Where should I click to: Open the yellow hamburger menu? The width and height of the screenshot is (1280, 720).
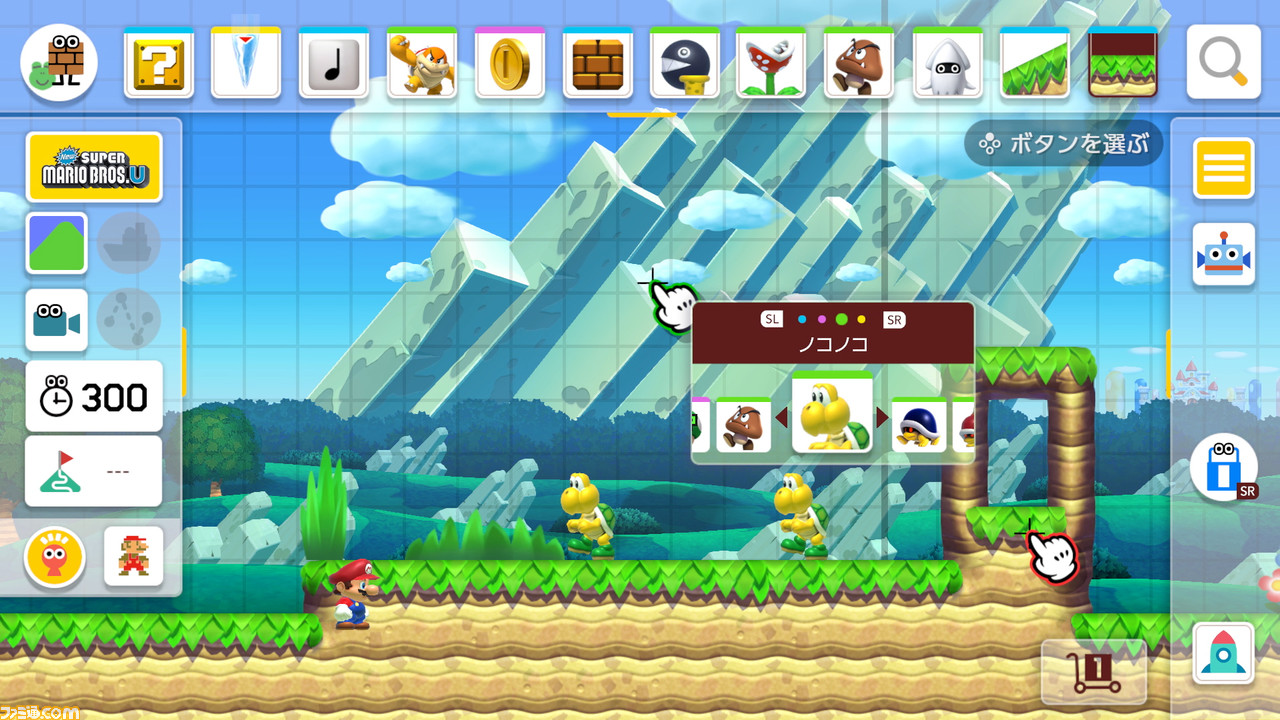1222,168
